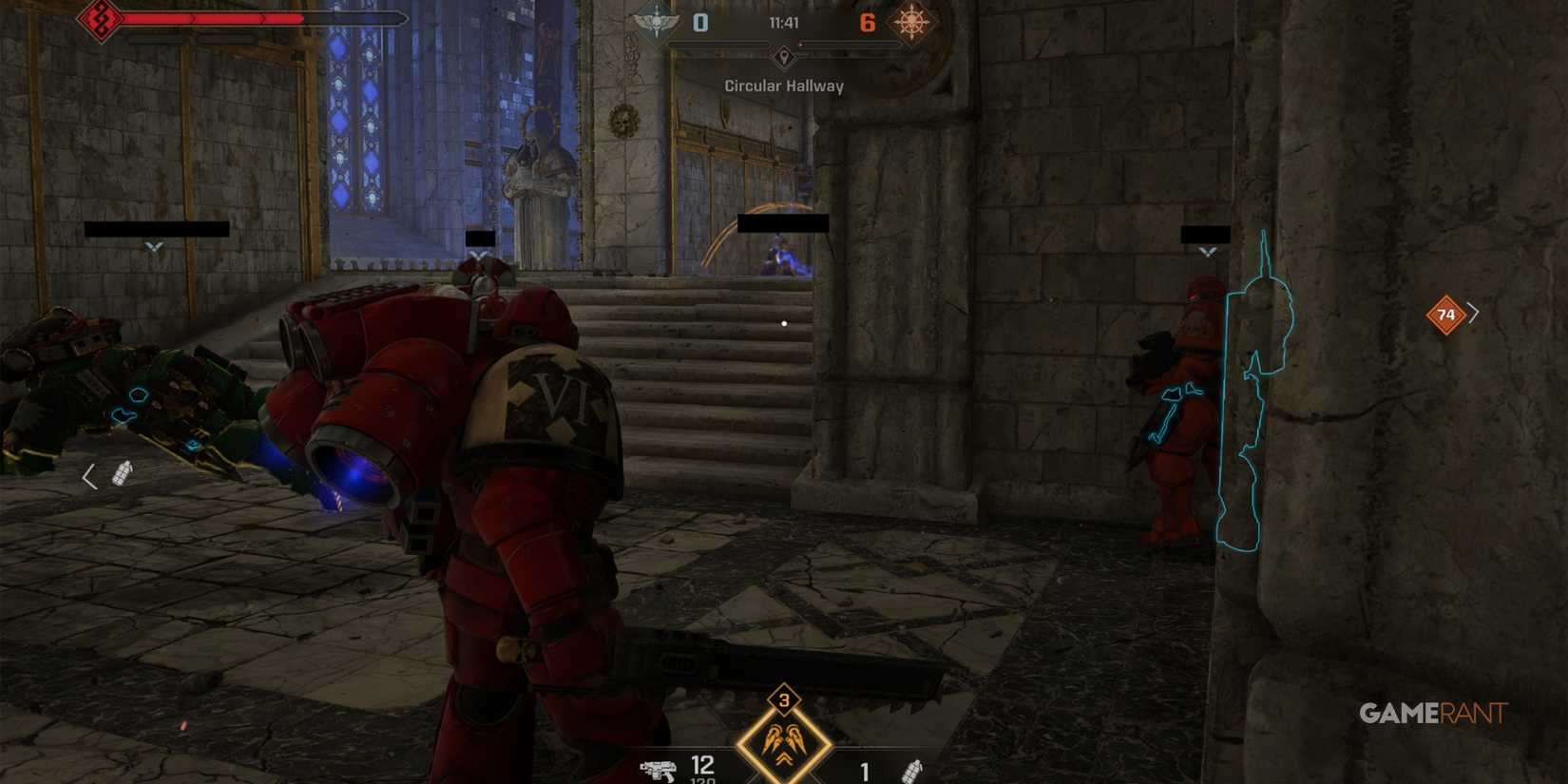Toggle the orange 74 diamond marker
This screenshot has height=784, width=1568.
pyautogui.click(x=1446, y=313)
